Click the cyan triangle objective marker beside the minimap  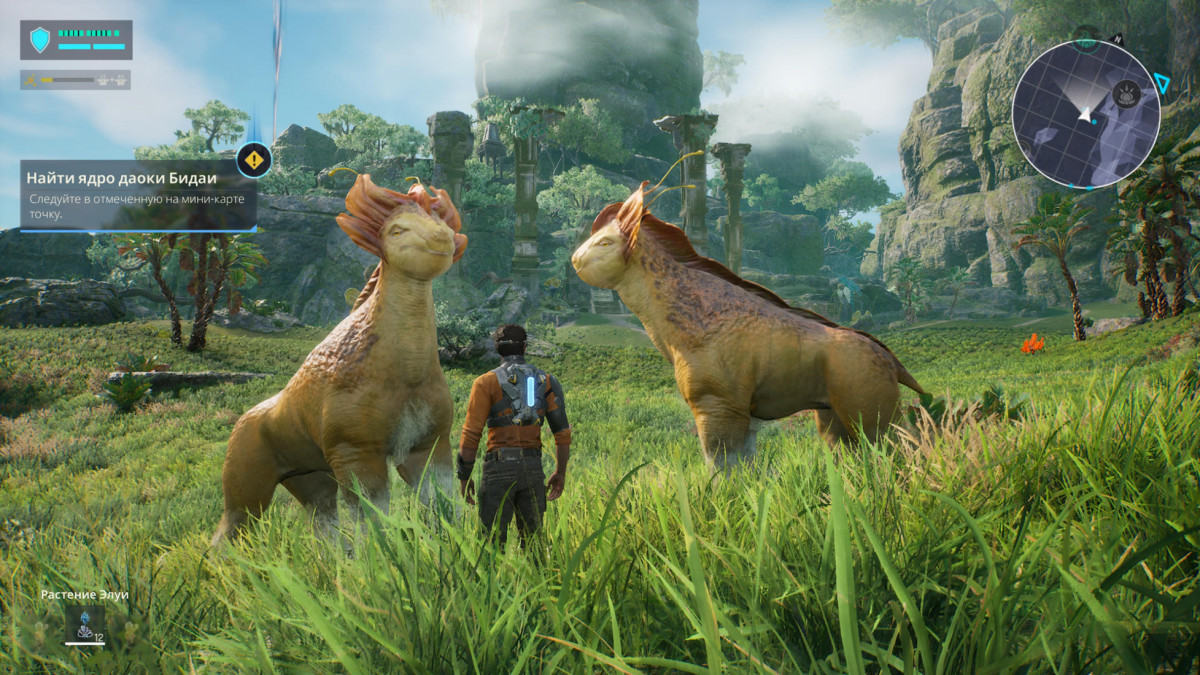(x=1162, y=84)
